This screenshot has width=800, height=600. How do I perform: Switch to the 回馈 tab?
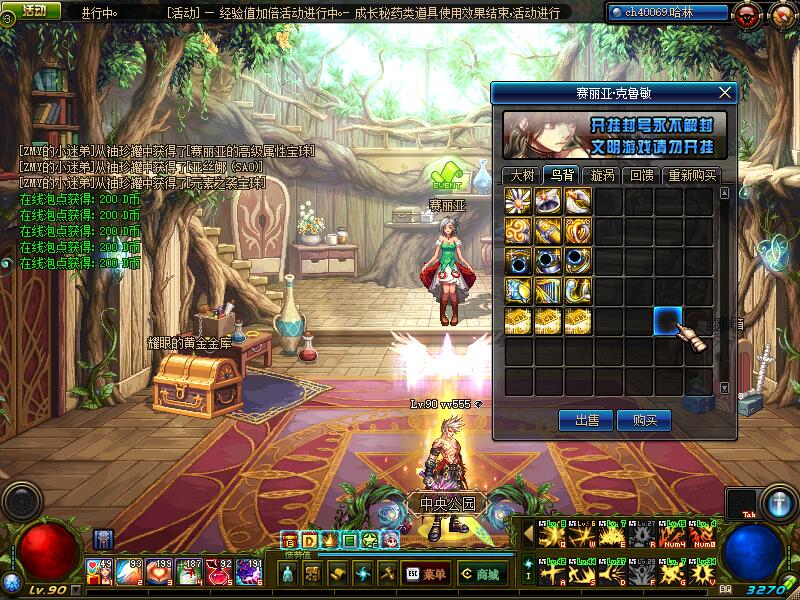[640, 175]
